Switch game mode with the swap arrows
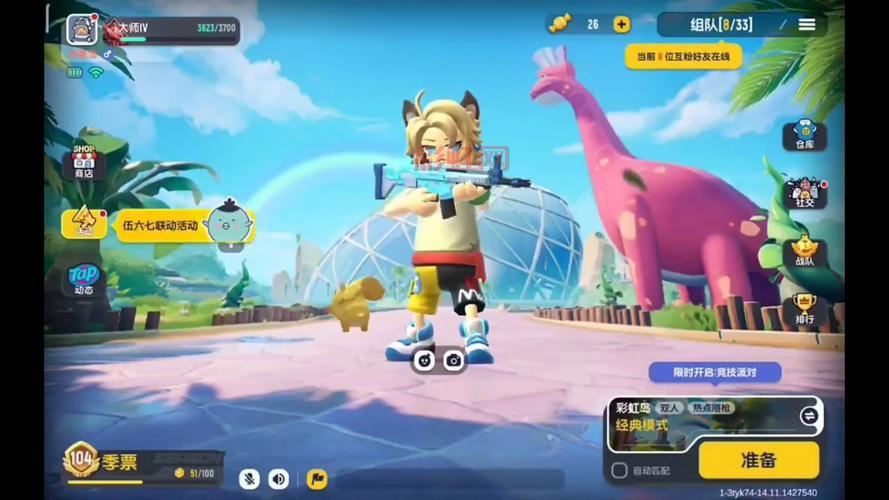 point(808,415)
